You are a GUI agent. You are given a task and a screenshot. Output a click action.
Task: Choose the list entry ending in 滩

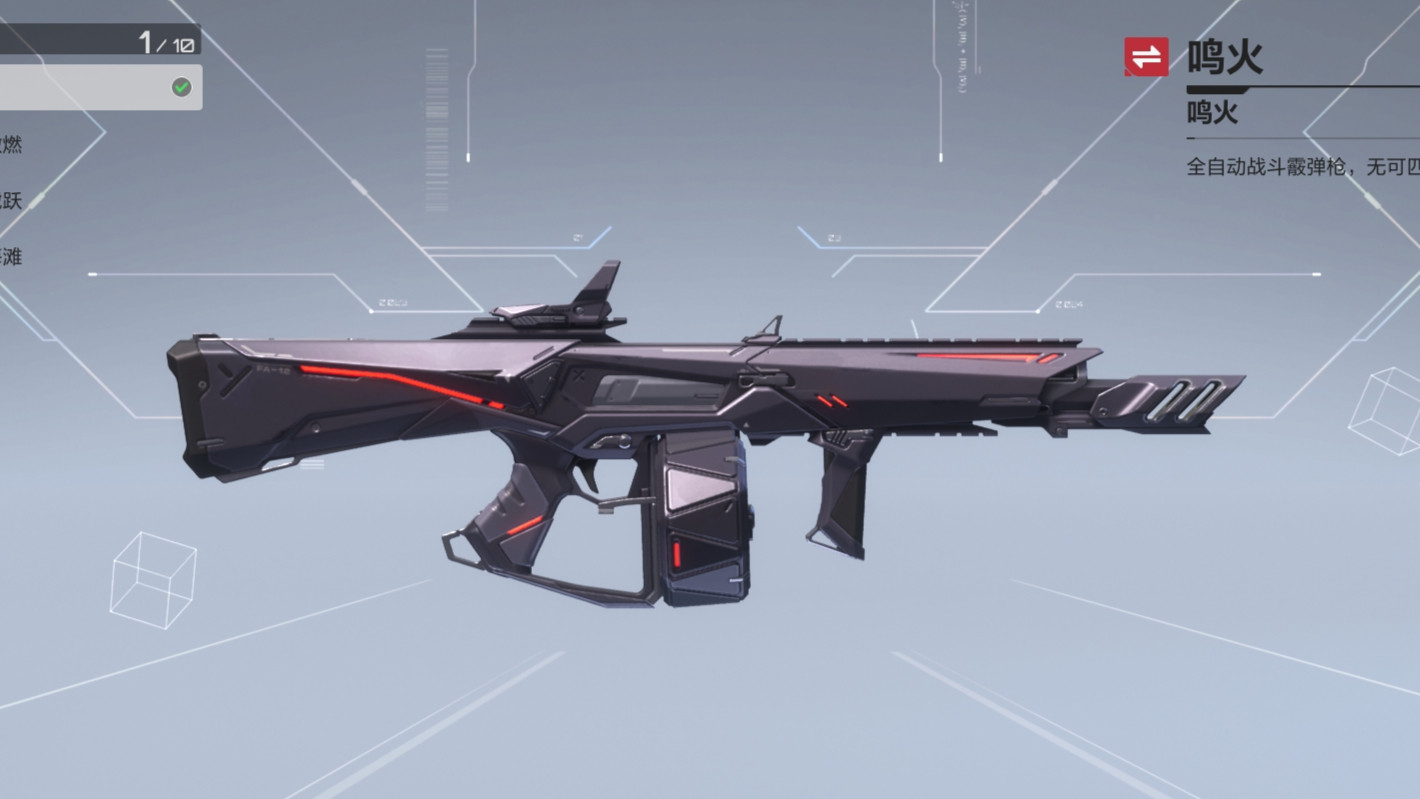[x=10, y=257]
